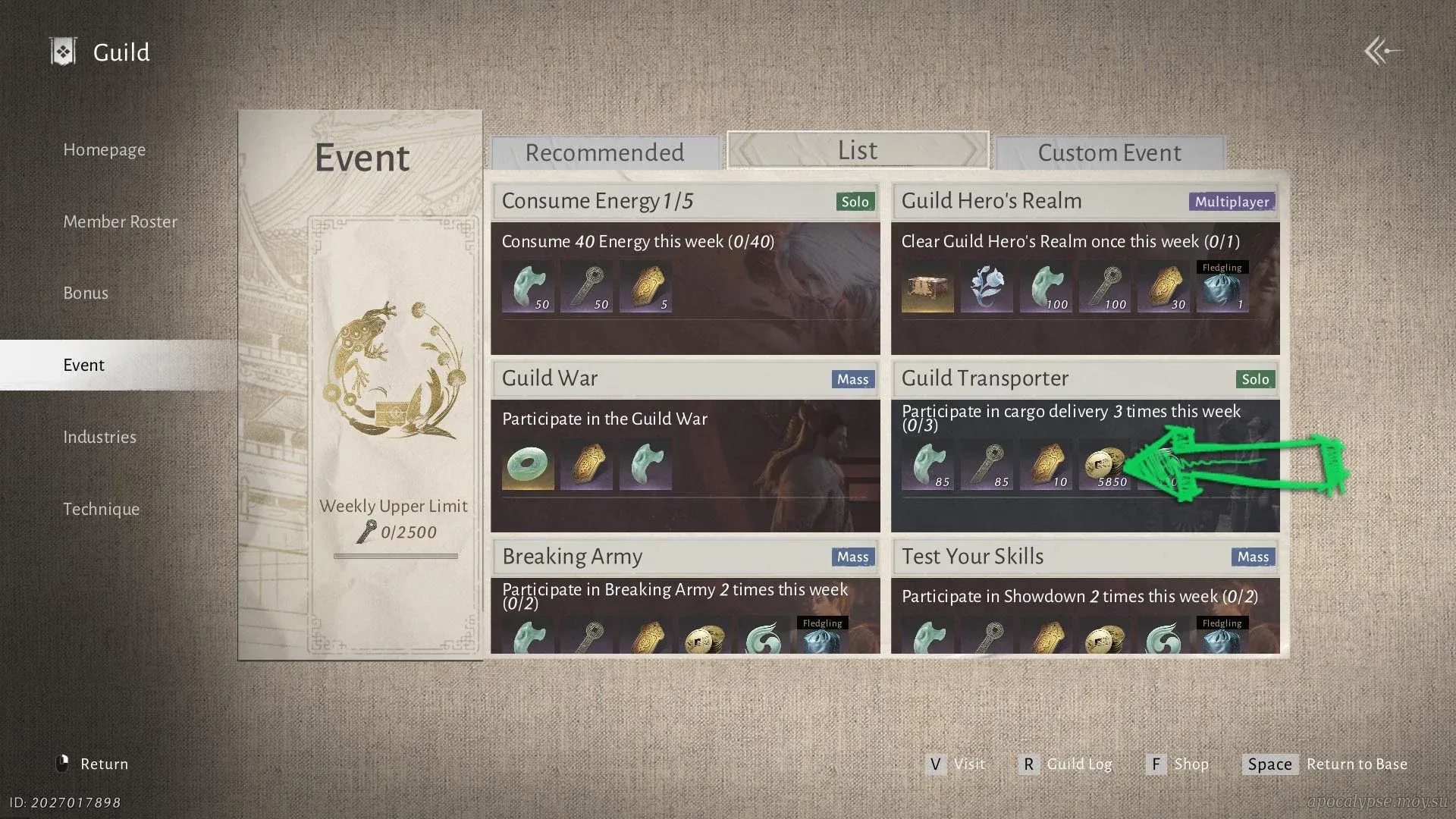View the Guild Log

click(x=1066, y=764)
